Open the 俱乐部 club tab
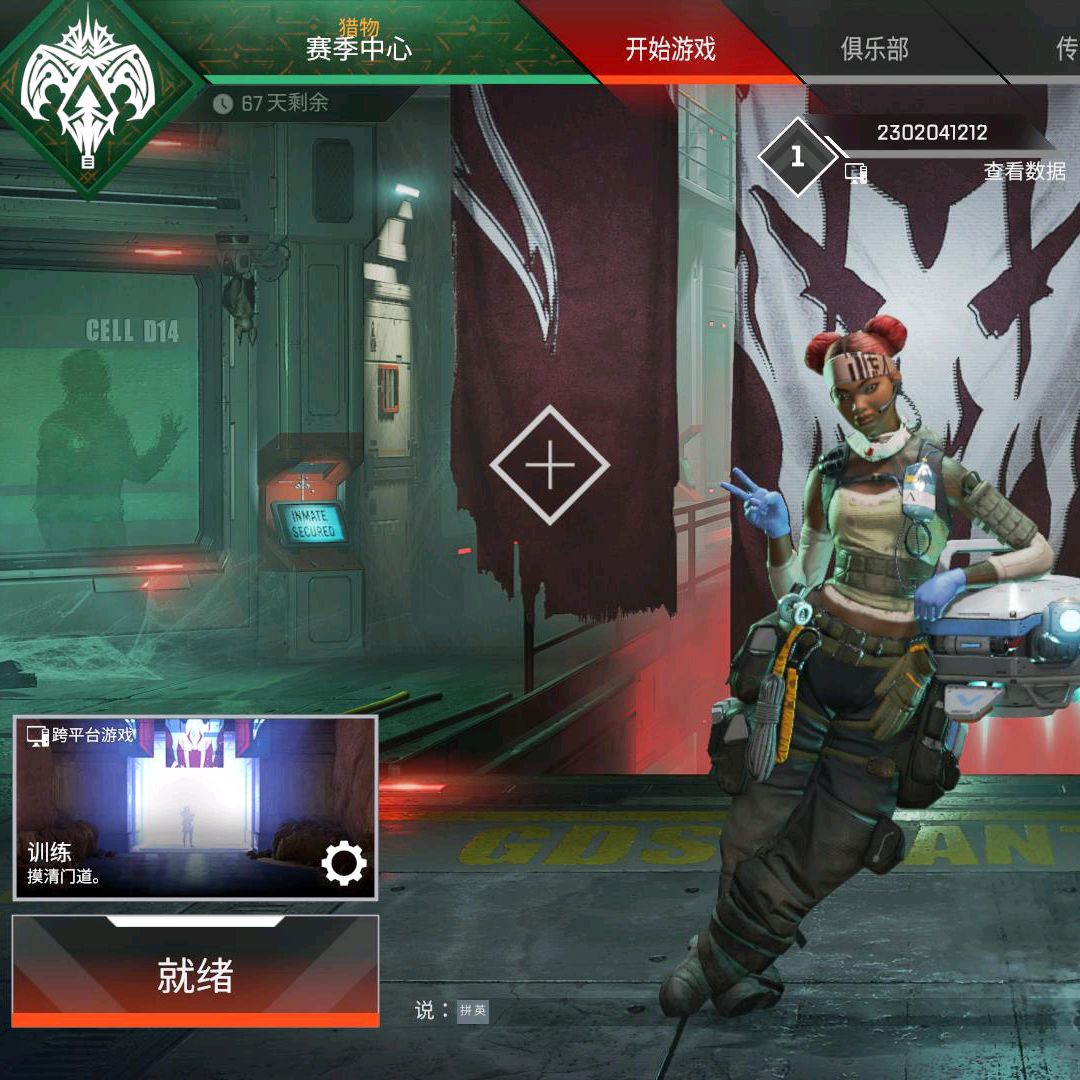 (874, 49)
